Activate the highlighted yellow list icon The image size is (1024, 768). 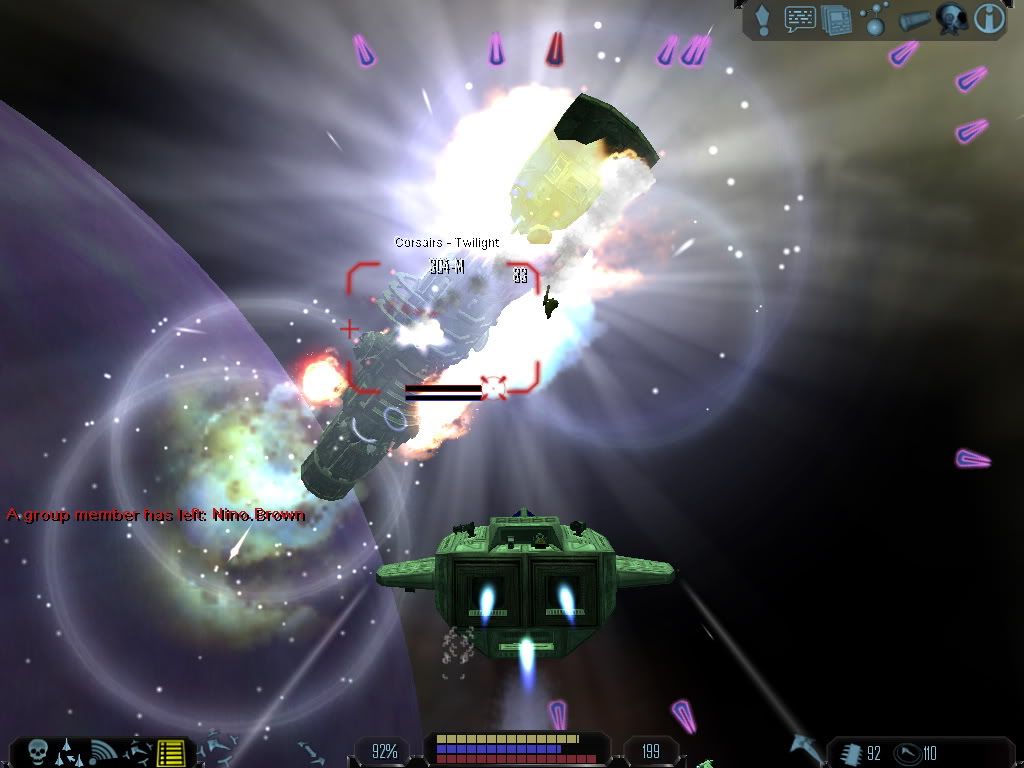pos(172,751)
